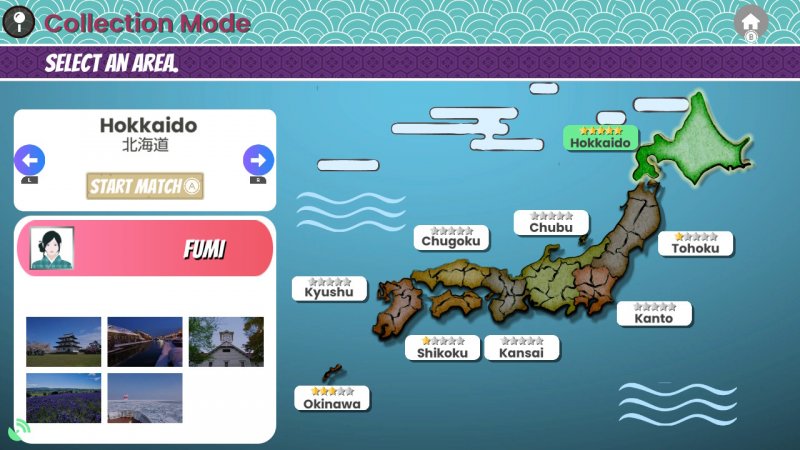This screenshot has width=800, height=450.
Task: View the clock tower building photo
Action: point(226,342)
